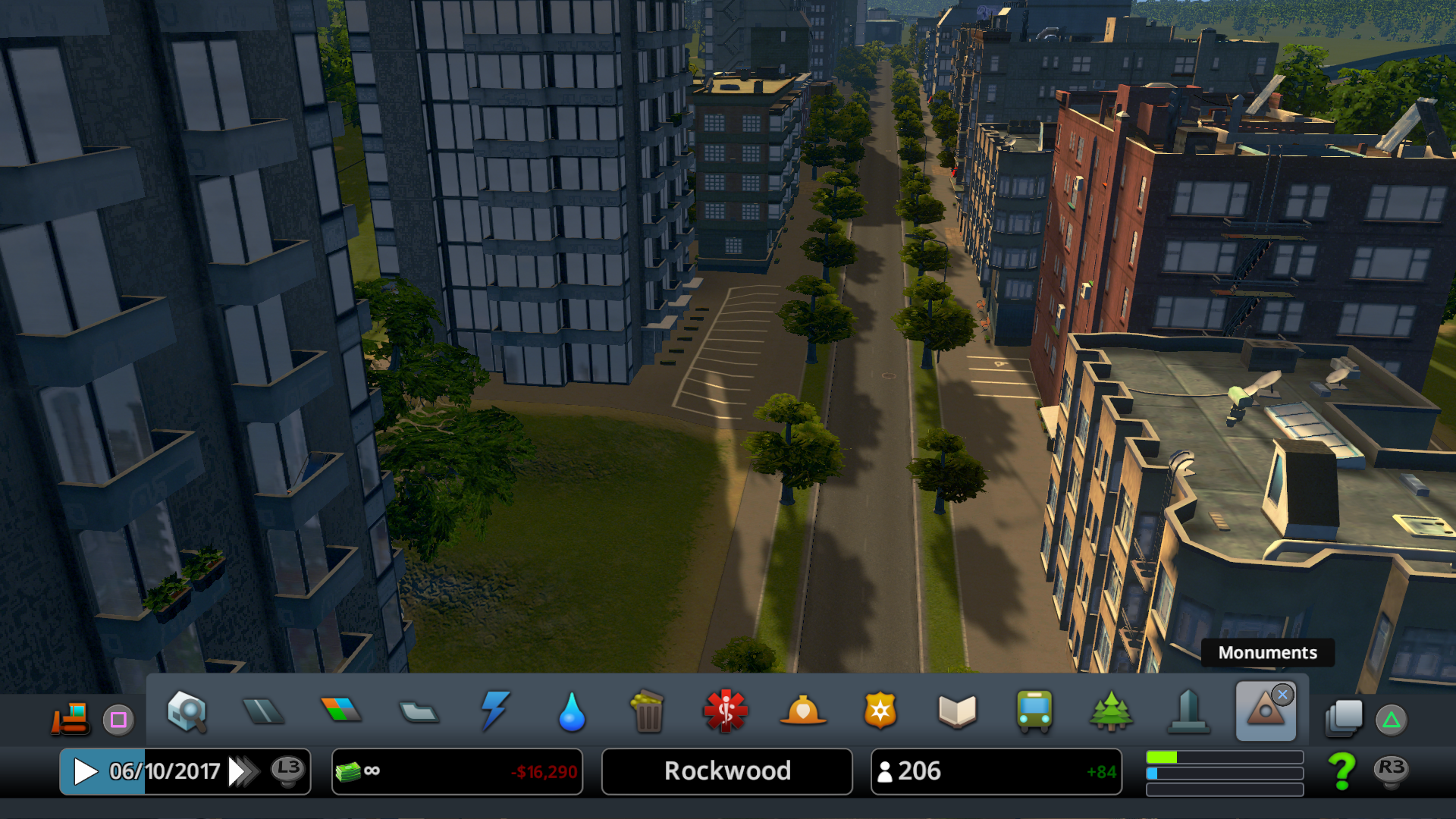
Task: Increase game speed with the fast-forward arrows
Action: [x=243, y=772]
